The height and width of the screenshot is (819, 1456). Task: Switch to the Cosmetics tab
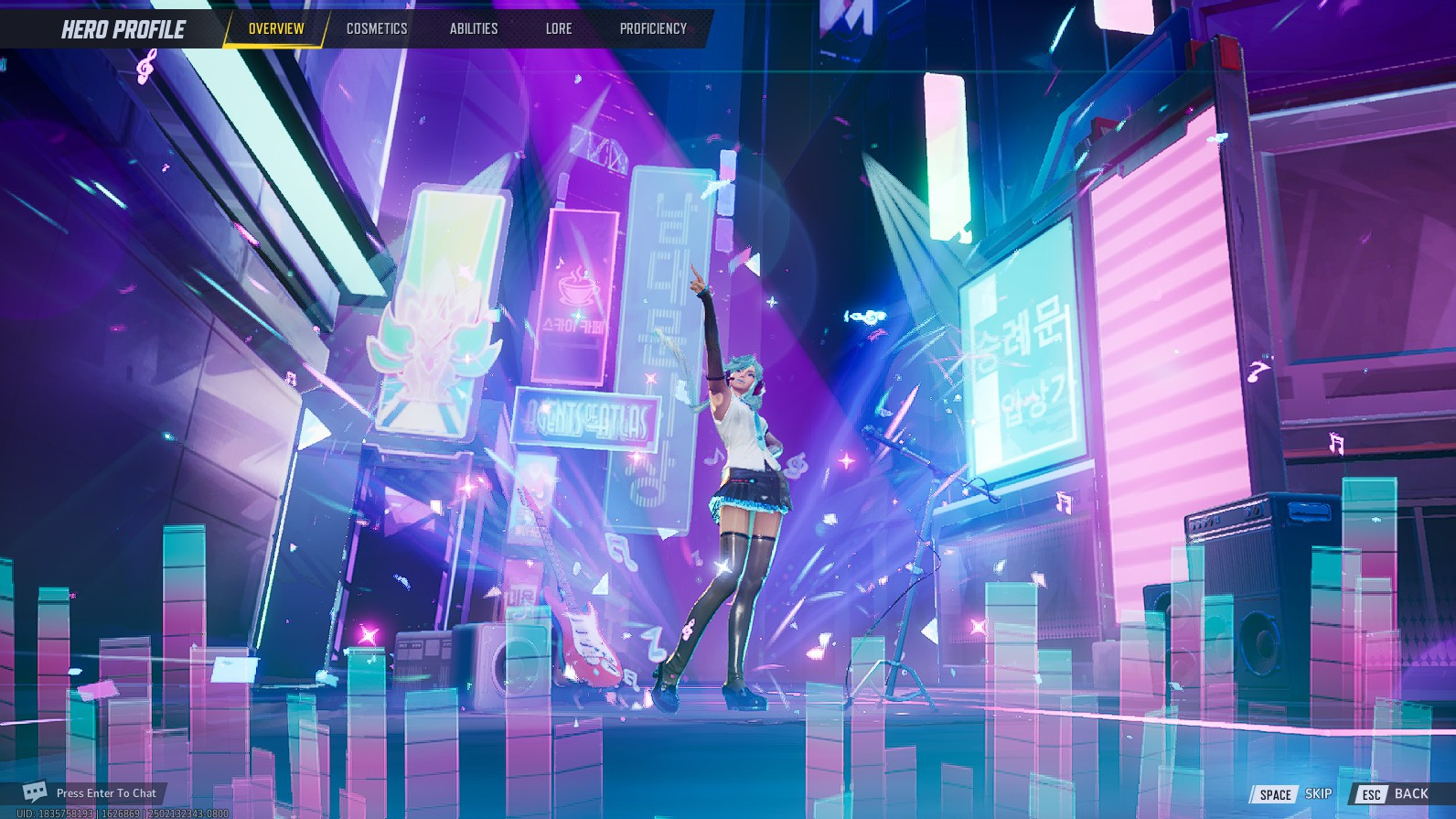(x=376, y=28)
